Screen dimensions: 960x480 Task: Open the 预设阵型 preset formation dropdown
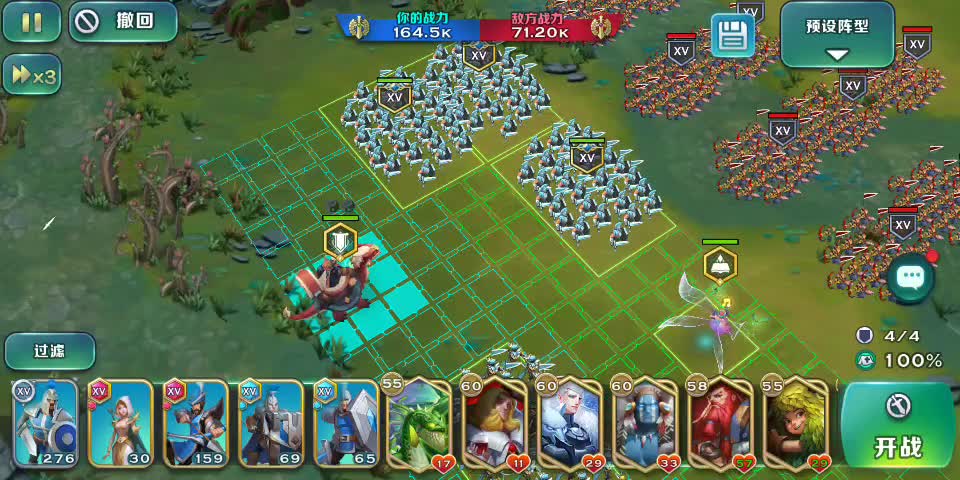[x=837, y=34]
